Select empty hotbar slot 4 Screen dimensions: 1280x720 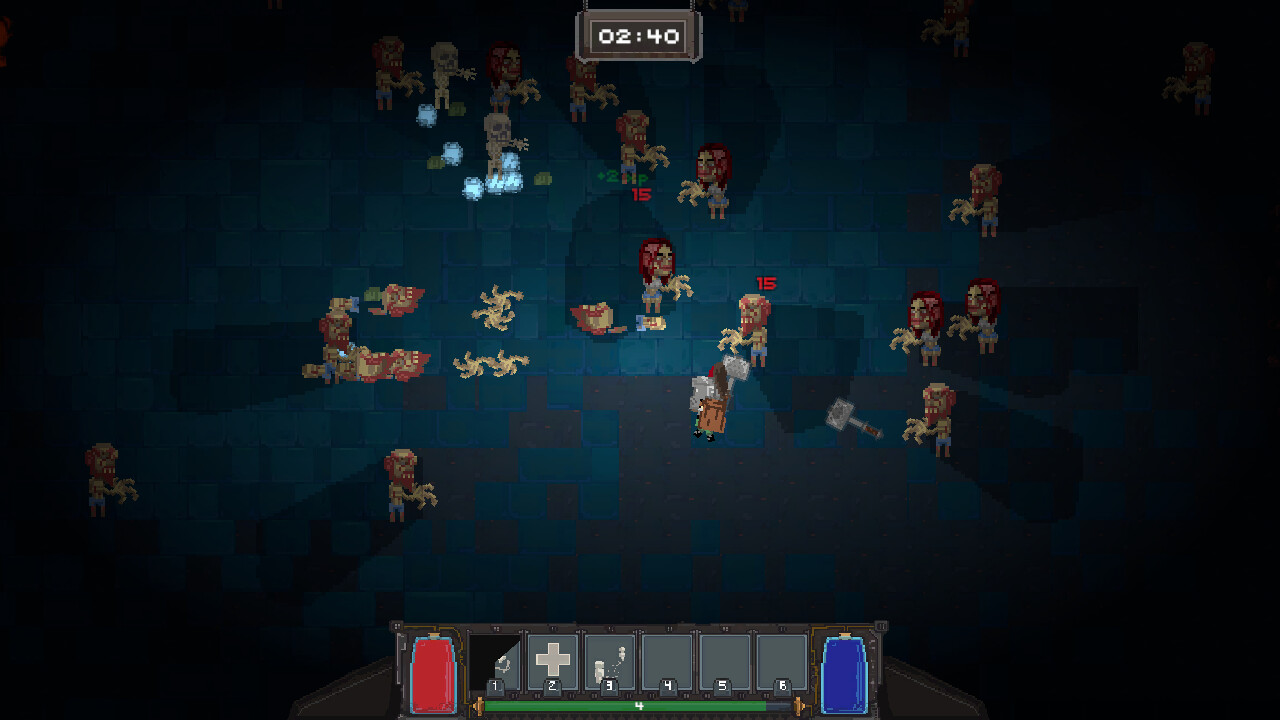(668, 658)
